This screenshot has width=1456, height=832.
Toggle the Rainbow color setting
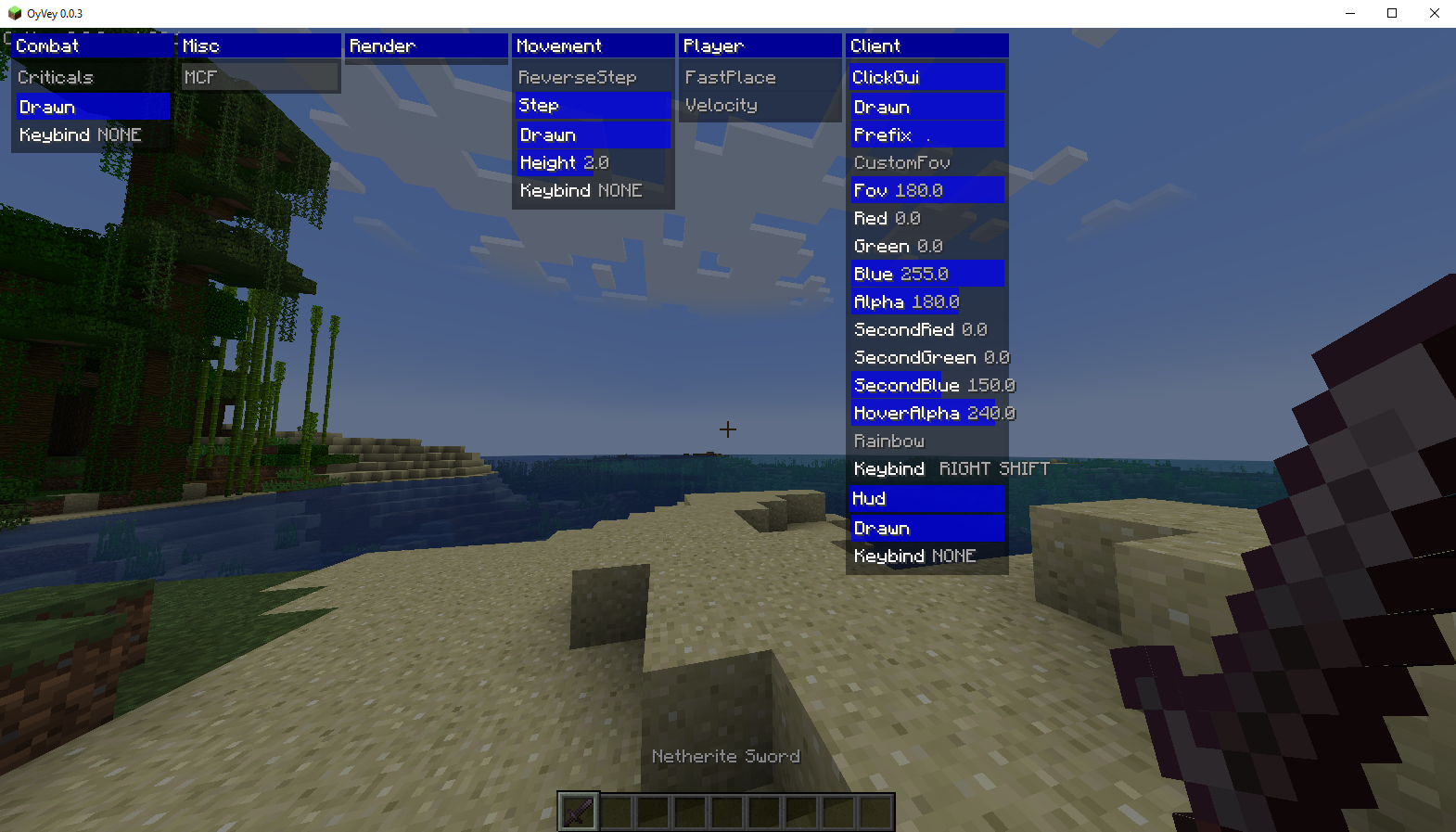coord(888,442)
